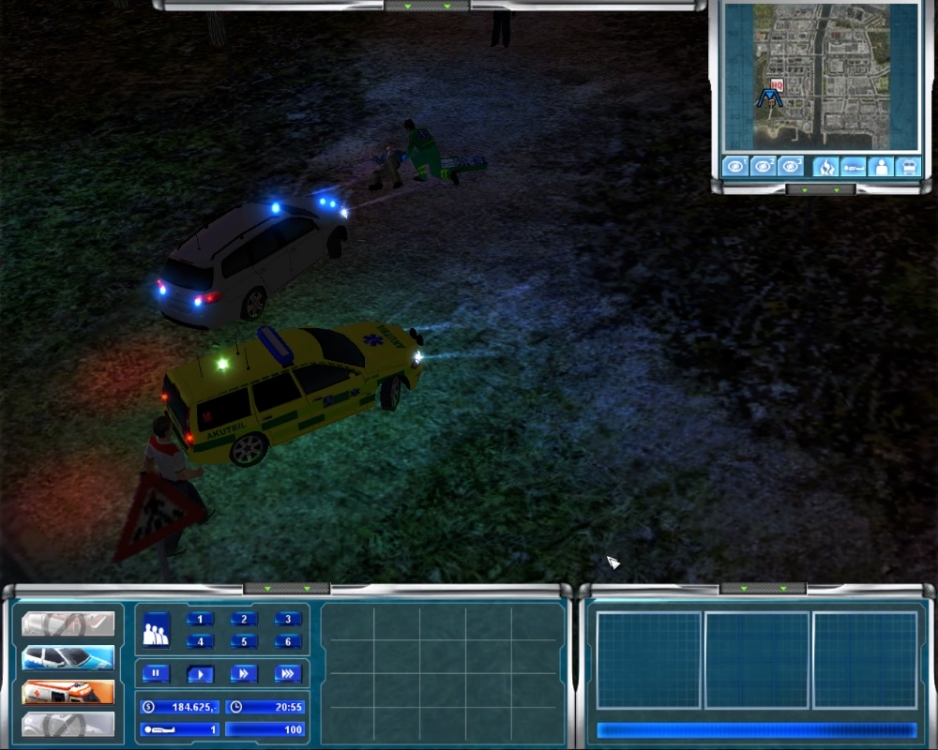Toggle the person filter on the minimap
Image resolution: width=938 pixels, height=750 pixels.
881,166
